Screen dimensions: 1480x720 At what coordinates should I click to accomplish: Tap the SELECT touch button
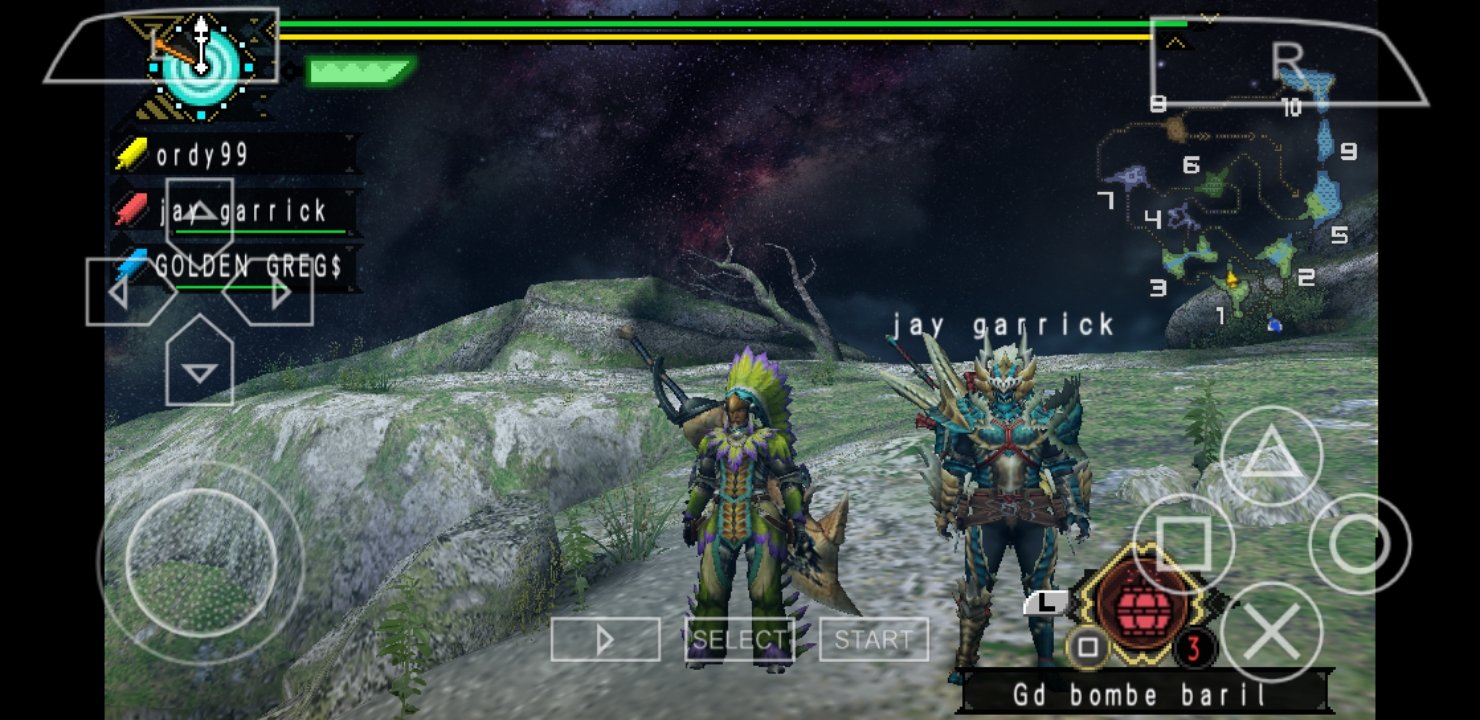739,639
